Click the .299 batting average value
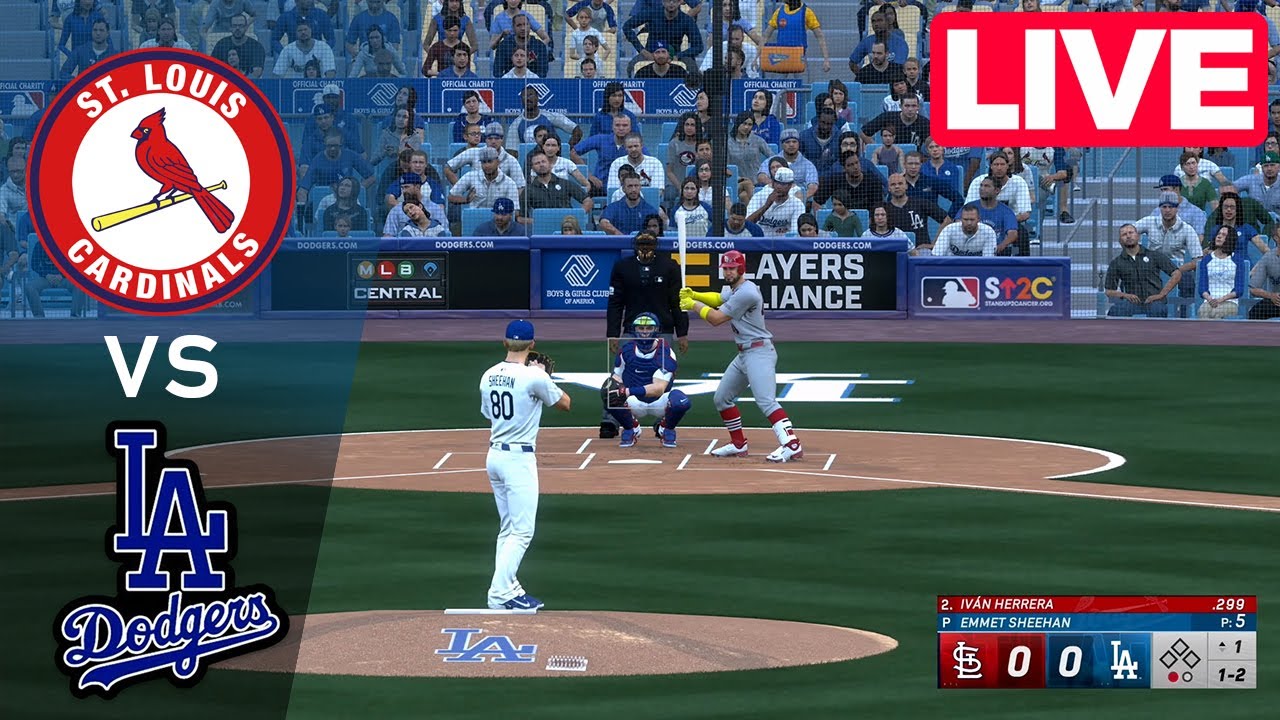 tap(1228, 604)
